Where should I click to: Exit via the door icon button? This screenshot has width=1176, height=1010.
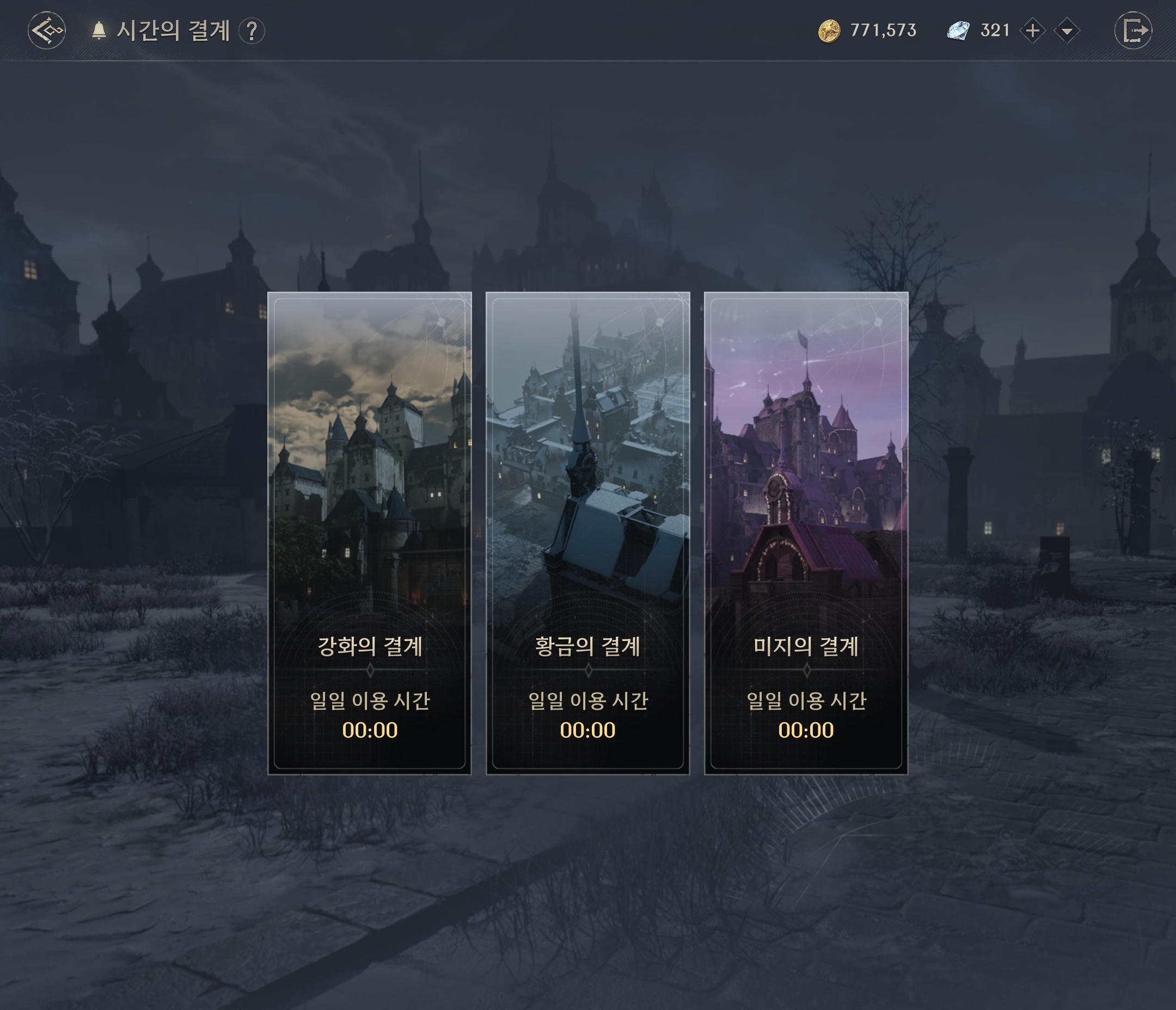pyautogui.click(x=1133, y=30)
